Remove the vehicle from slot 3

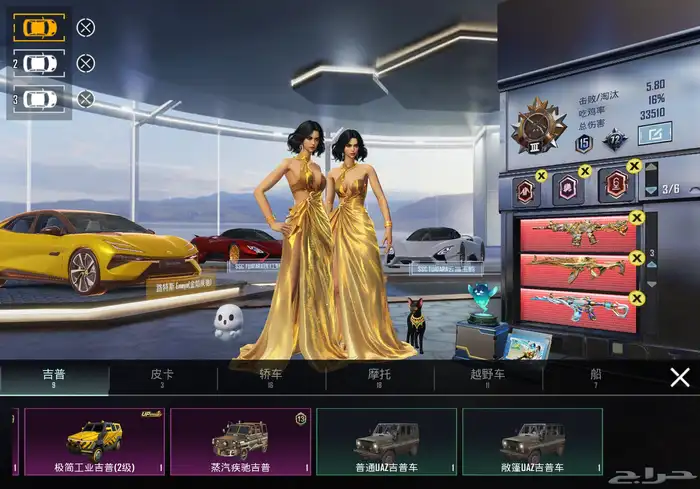pyautogui.click(x=86, y=99)
